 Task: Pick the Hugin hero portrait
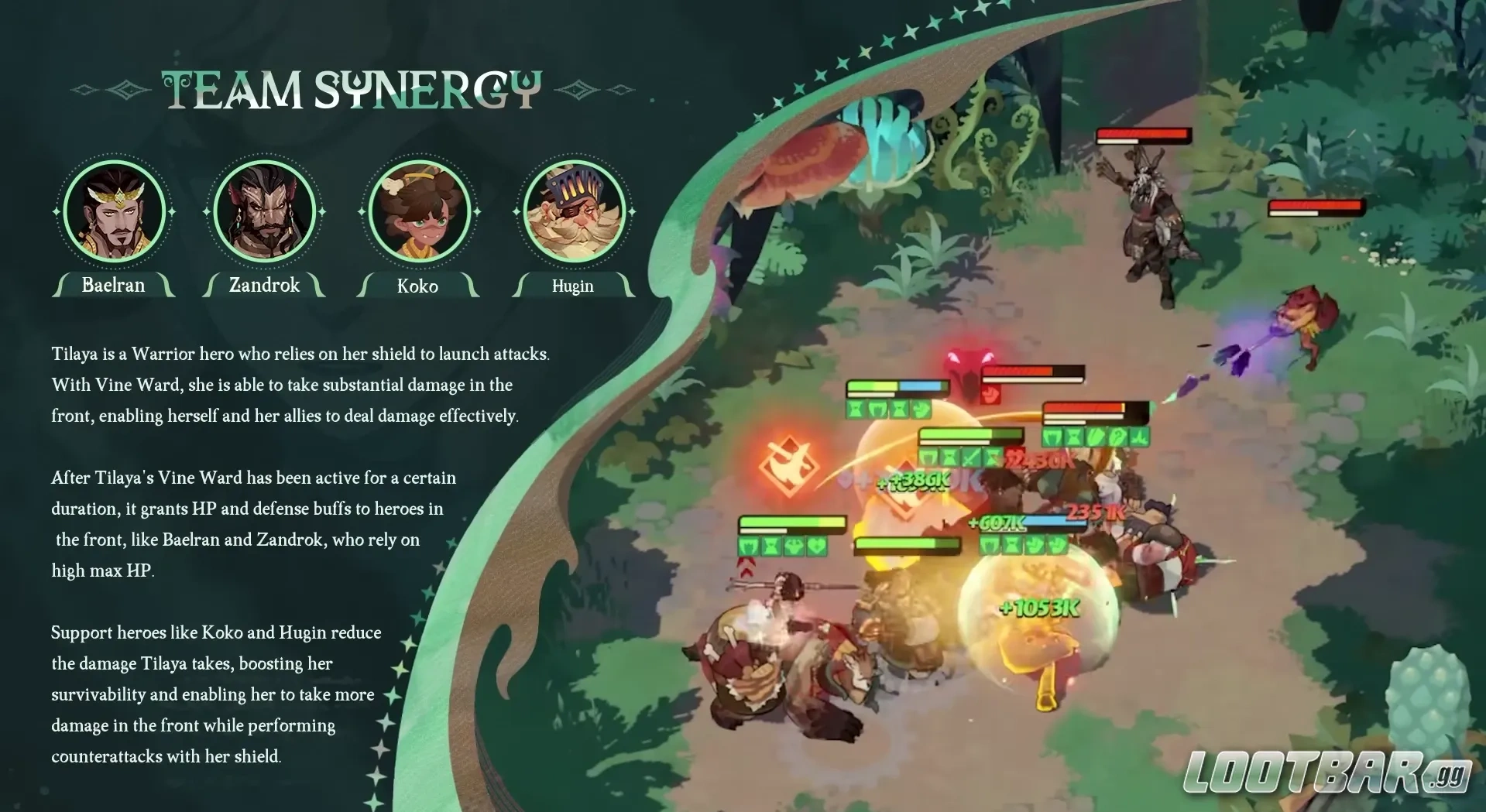point(573,211)
